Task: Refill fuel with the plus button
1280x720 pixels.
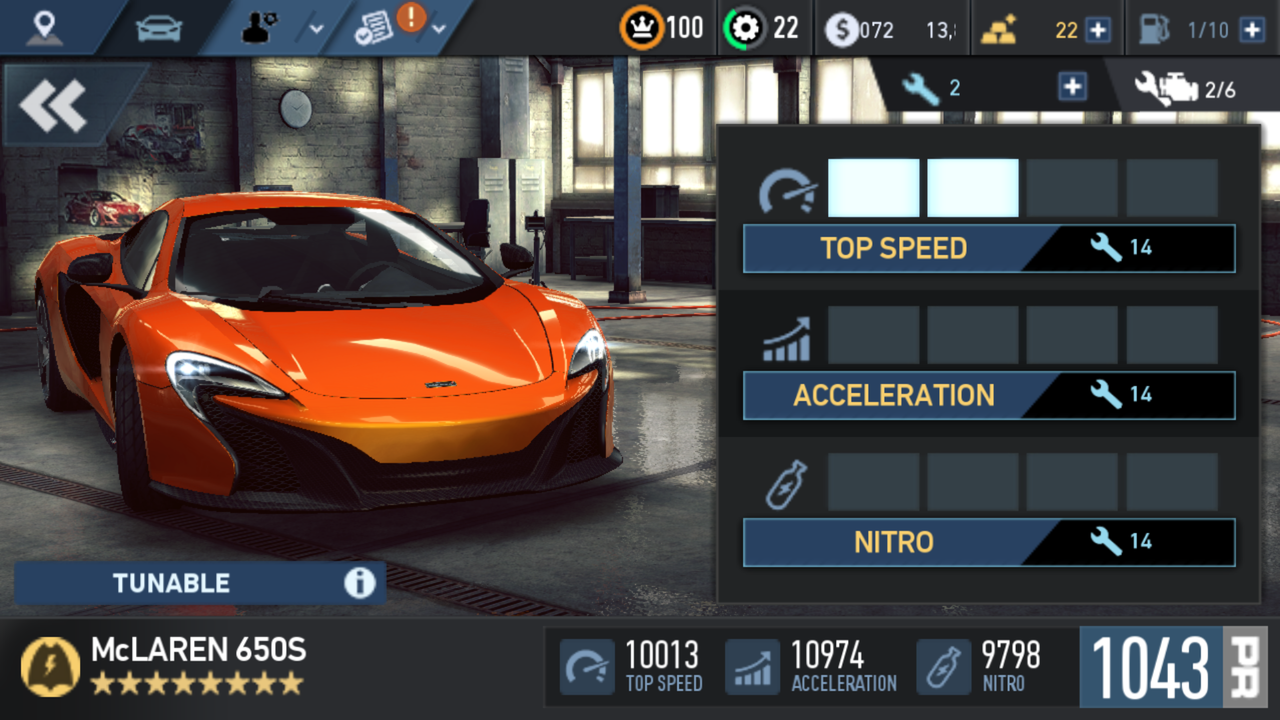Action: click(x=1252, y=30)
